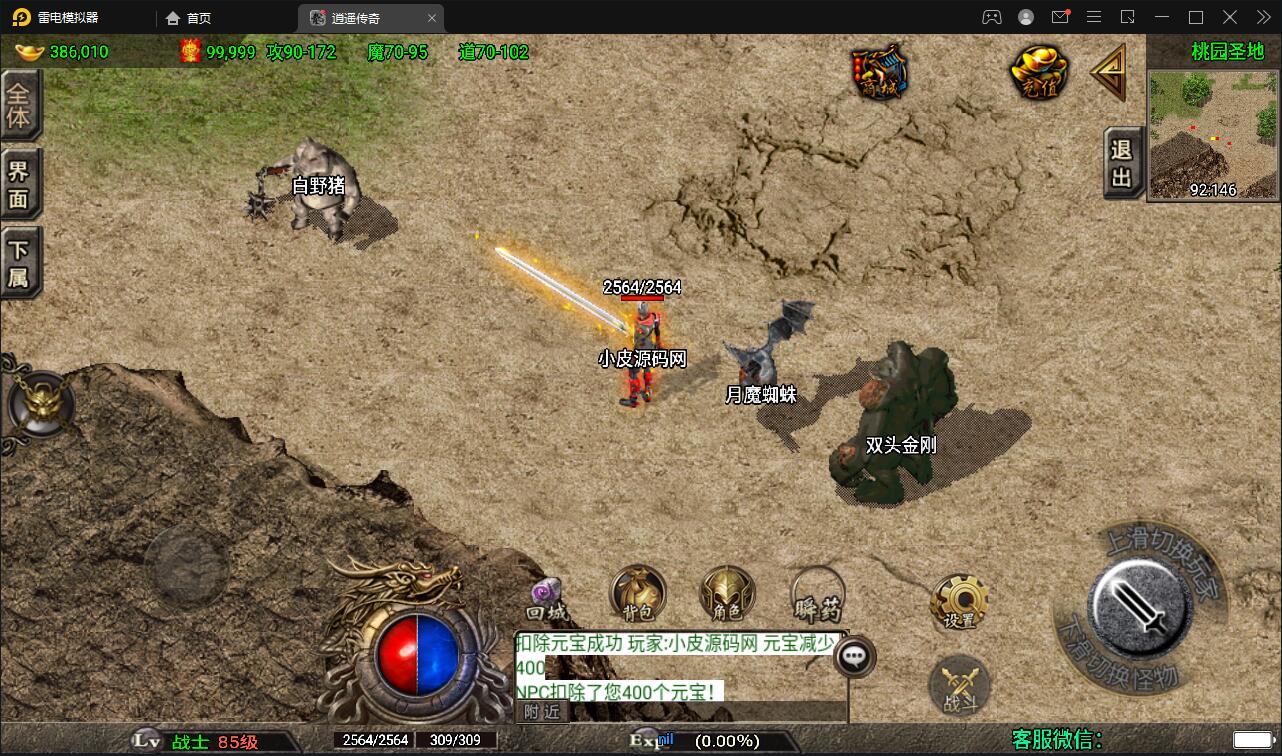Collapse the top icon row arrow

1108,72
